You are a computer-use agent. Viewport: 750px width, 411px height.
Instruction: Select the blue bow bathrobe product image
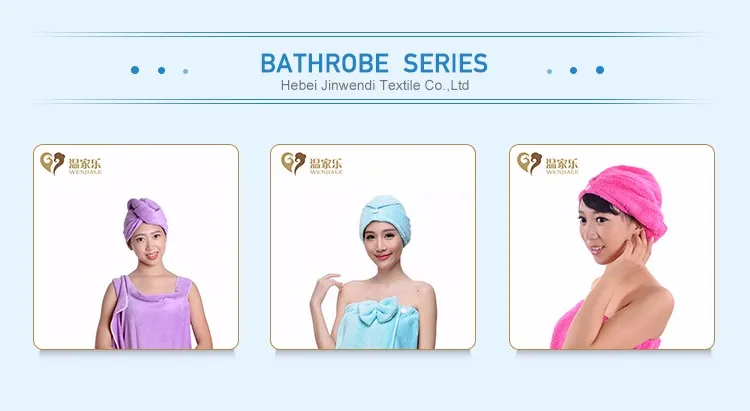coord(373,247)
